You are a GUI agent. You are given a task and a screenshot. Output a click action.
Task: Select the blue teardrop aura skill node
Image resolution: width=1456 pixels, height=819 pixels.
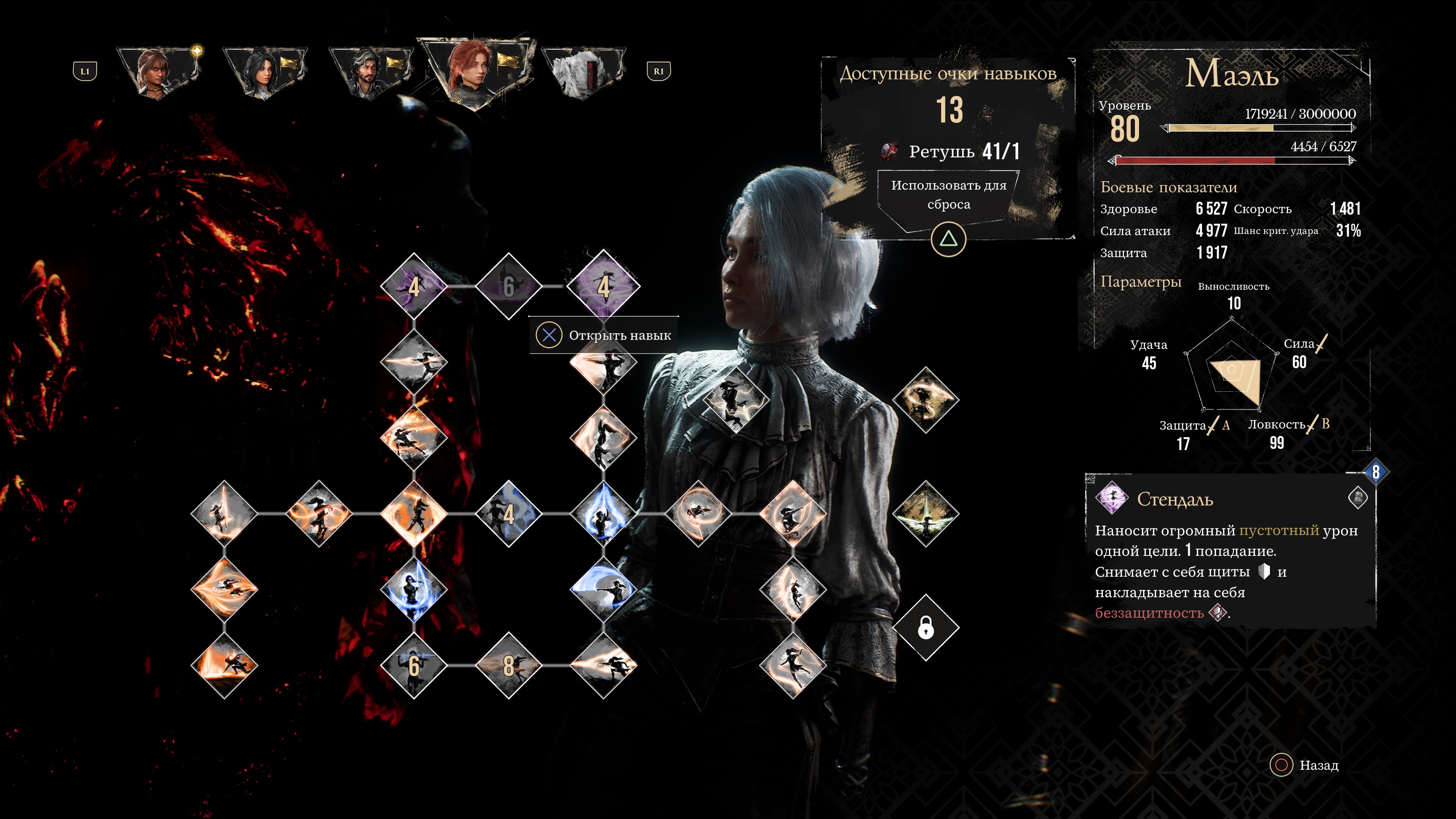[603, 514]
